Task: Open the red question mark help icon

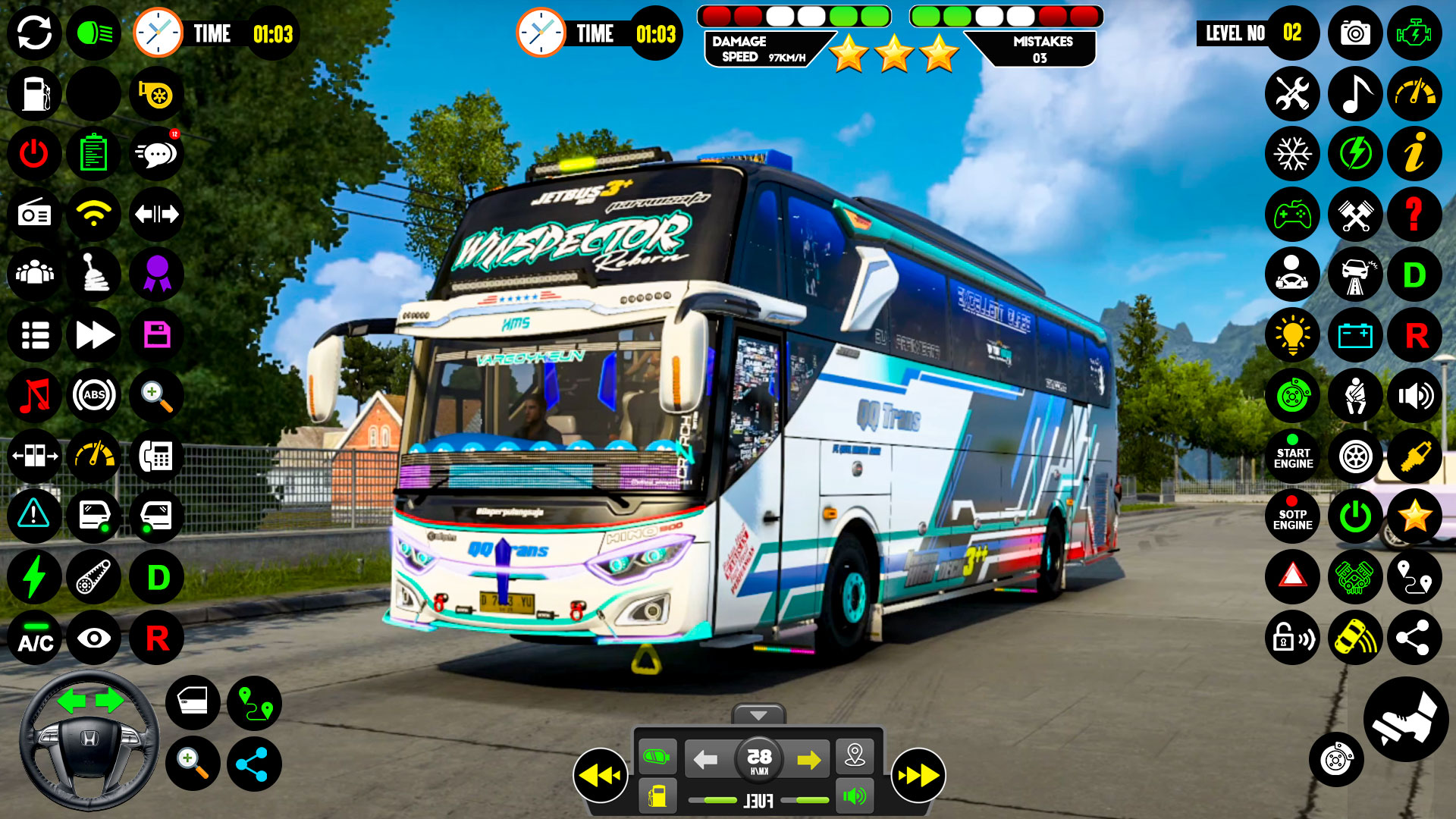Action: point(1415,215)
